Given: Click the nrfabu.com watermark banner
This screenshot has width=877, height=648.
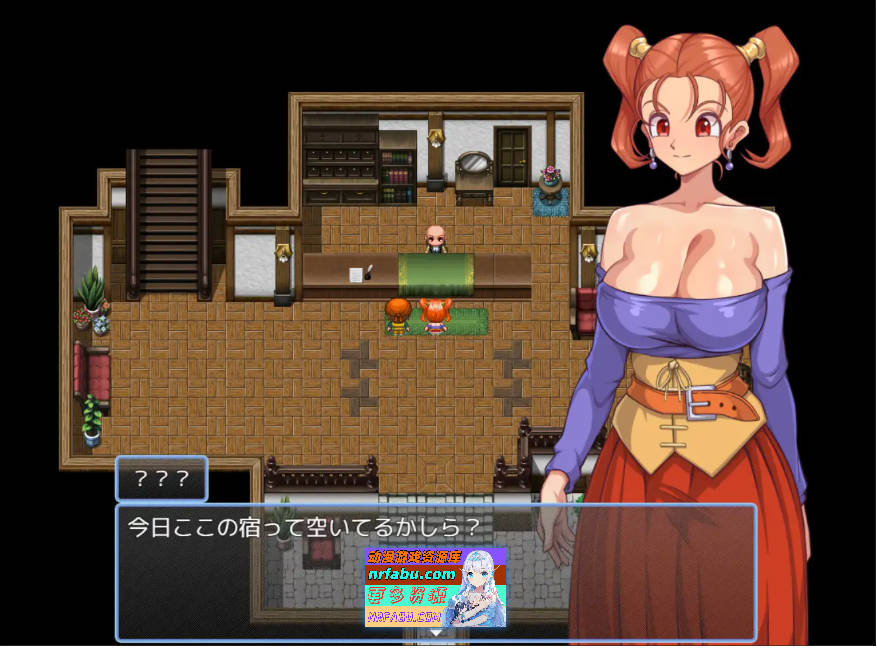Looking at the screenshot, I should coord(435,587).
